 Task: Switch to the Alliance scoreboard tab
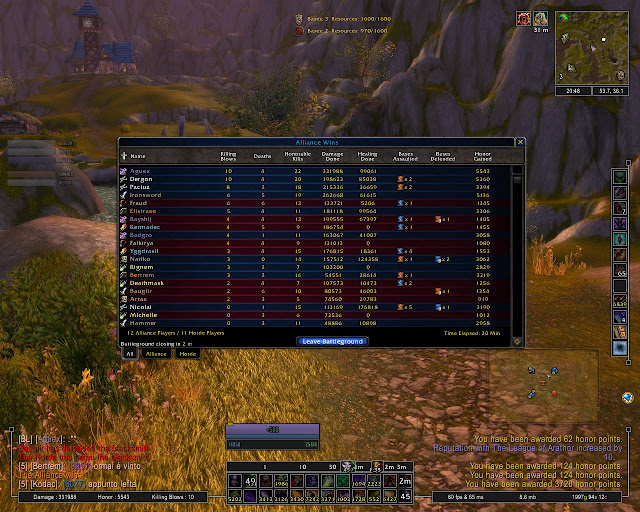click(156, 353)
